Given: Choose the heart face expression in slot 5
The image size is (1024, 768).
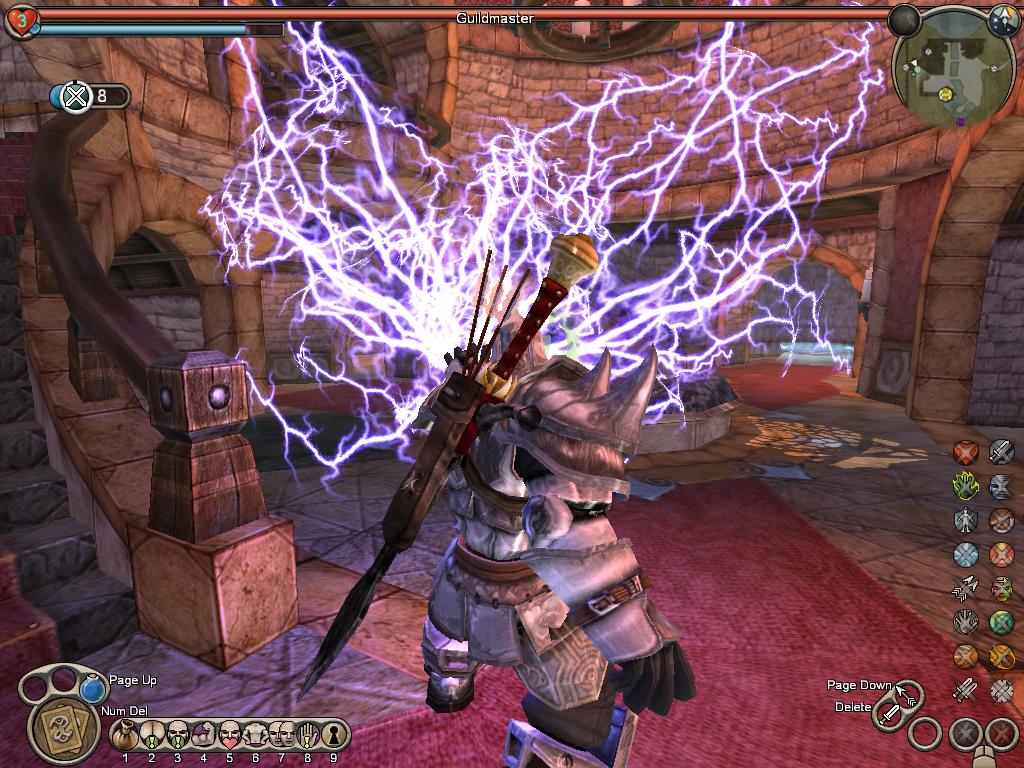Looking at the screenshot, I should pos(229,735).
